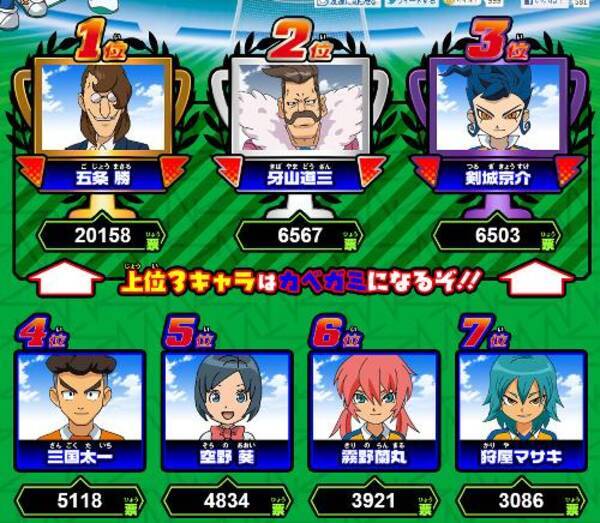The width and height of the screenshot is (600, 523).
Task: Open third-place 剣城京介 portrait
Action: point(497,107)
